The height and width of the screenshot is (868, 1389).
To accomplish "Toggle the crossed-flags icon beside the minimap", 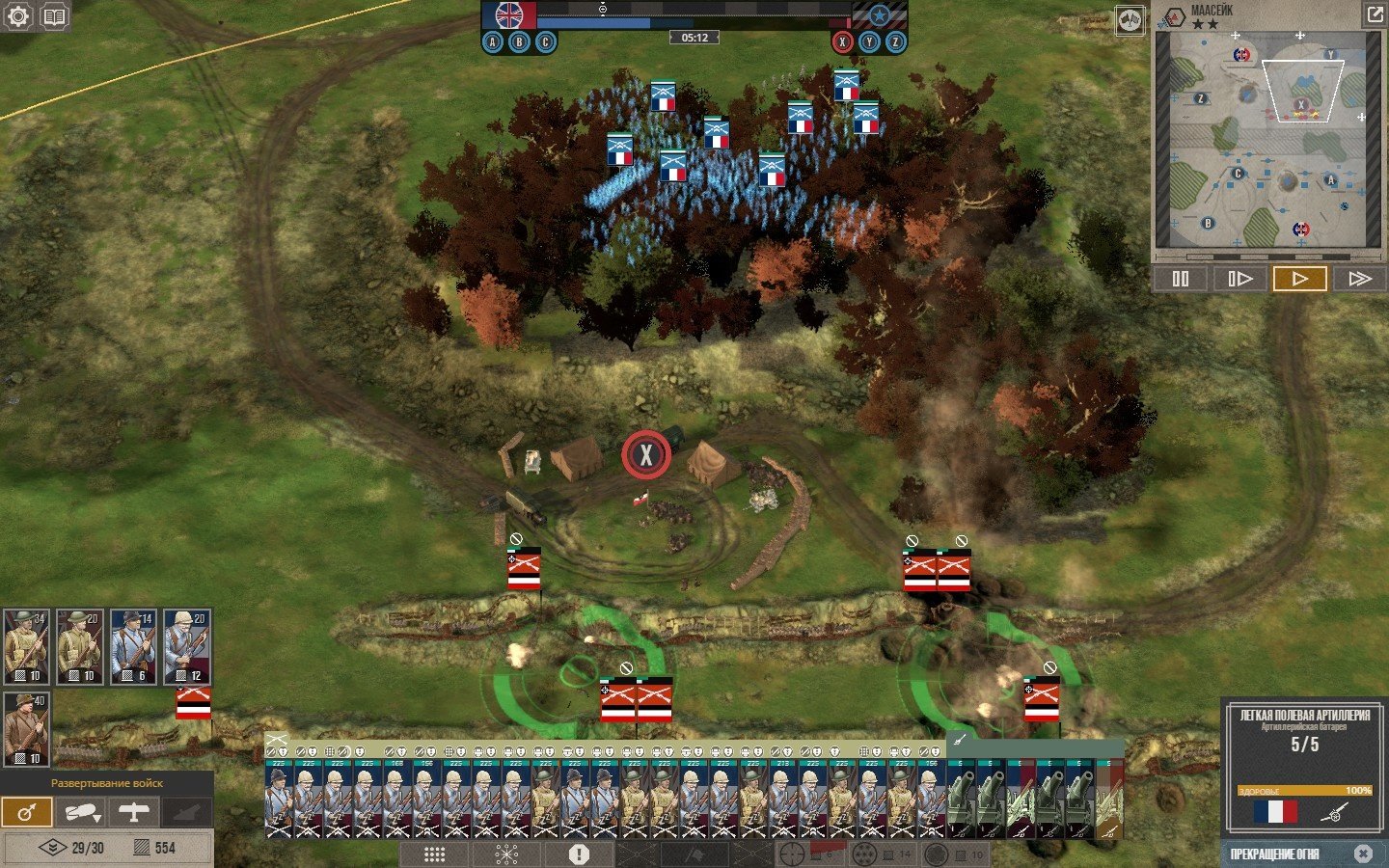I will (1130, 19).
